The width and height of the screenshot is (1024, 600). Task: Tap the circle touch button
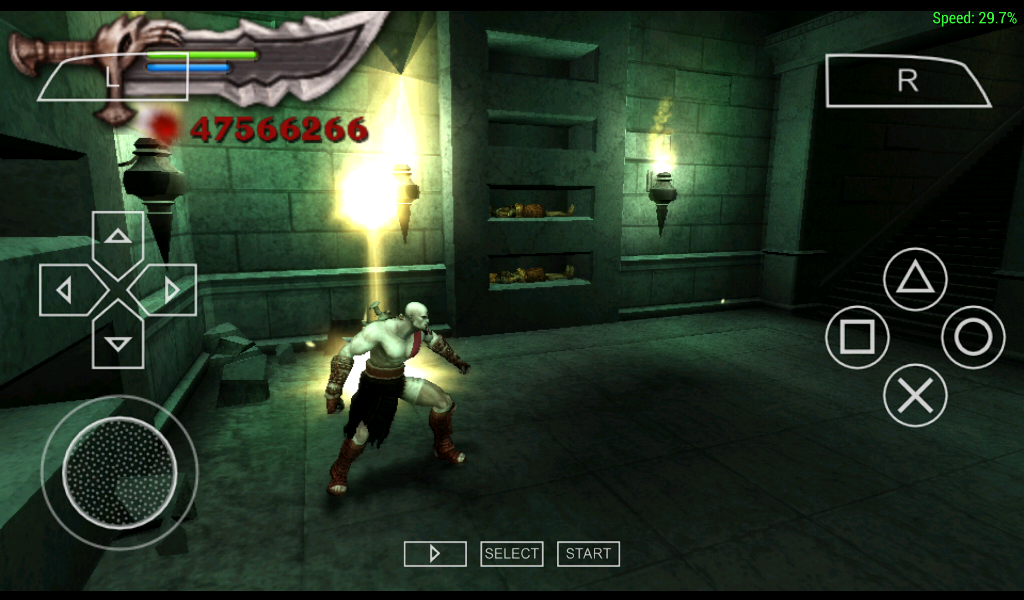(x=973, y=337)
